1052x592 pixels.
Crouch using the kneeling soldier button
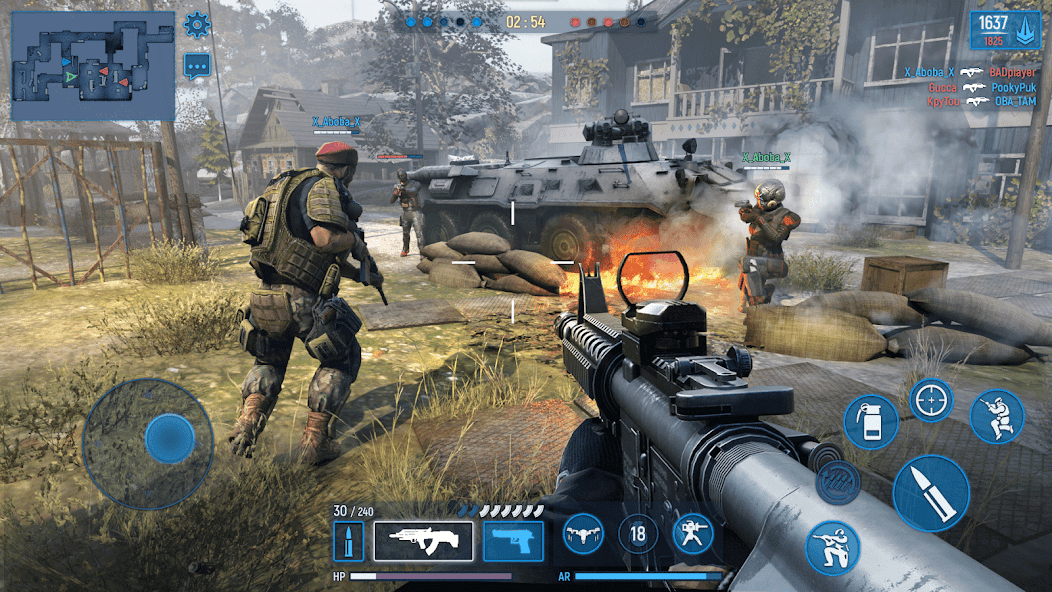tap(832, 548)
